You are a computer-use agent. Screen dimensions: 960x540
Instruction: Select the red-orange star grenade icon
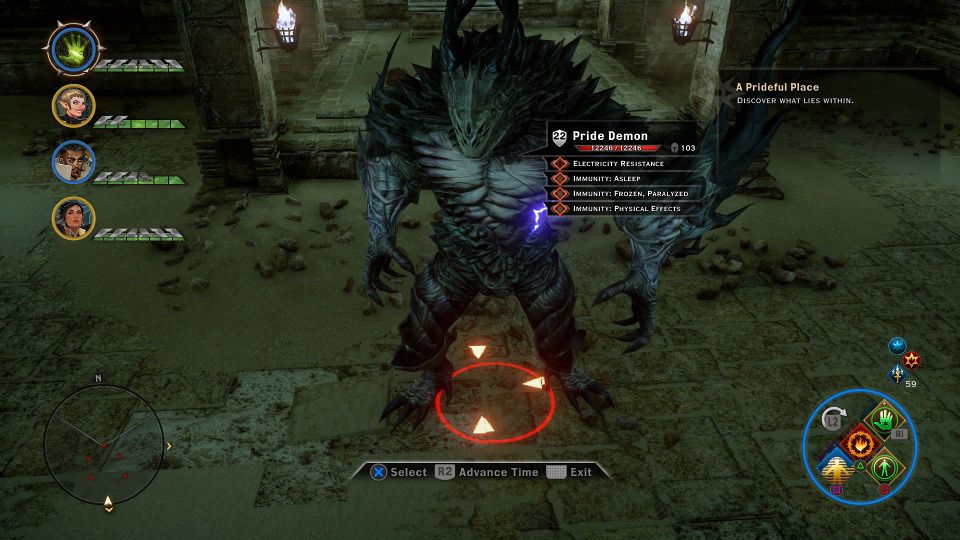click(x=912, y=360)
